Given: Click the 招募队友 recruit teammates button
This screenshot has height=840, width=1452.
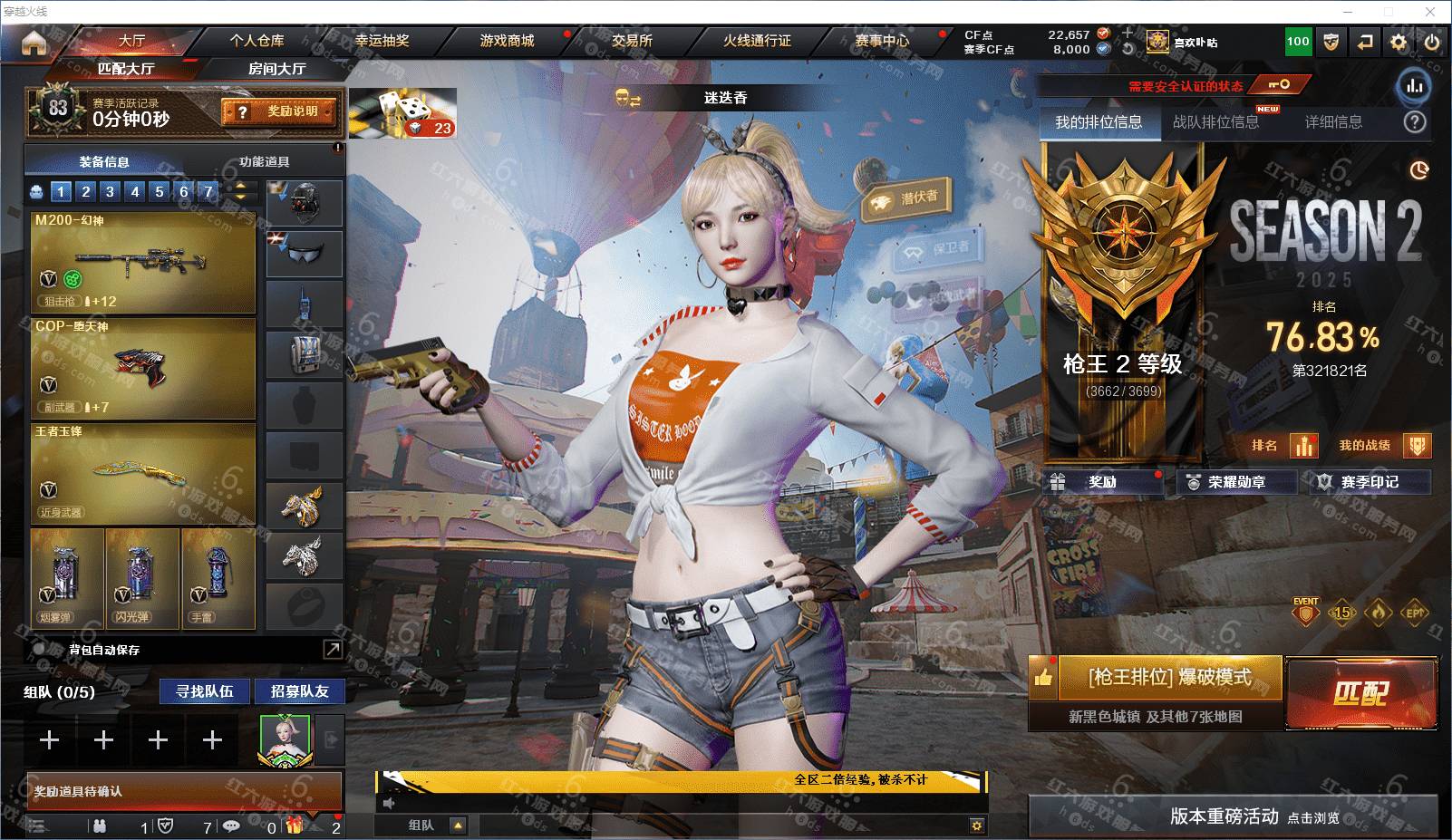Looking at the screenshot, I should tap(299, 691).
